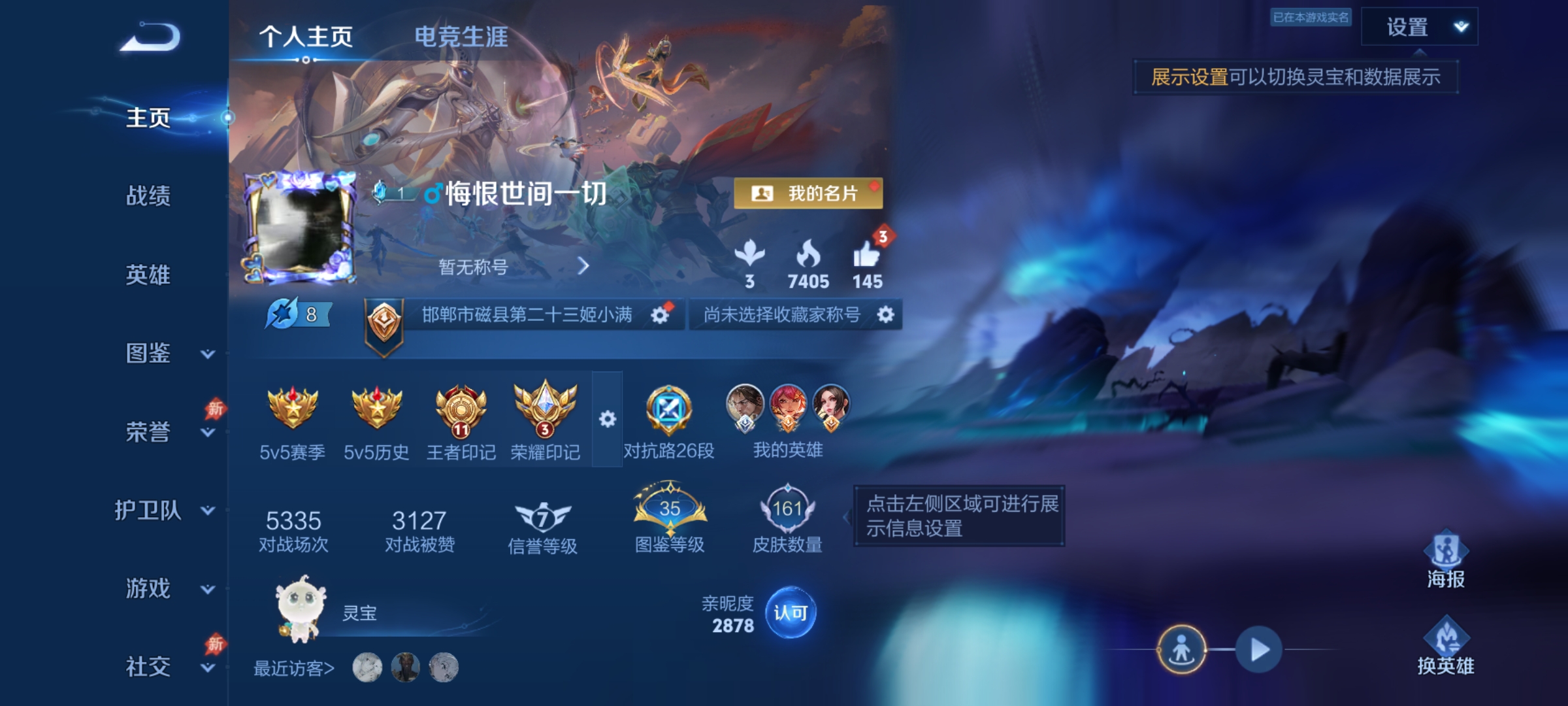The image size is (1568, 706).
Task: Click the gear on 尚未选择收藏家称号
Action: coord(885,314)
